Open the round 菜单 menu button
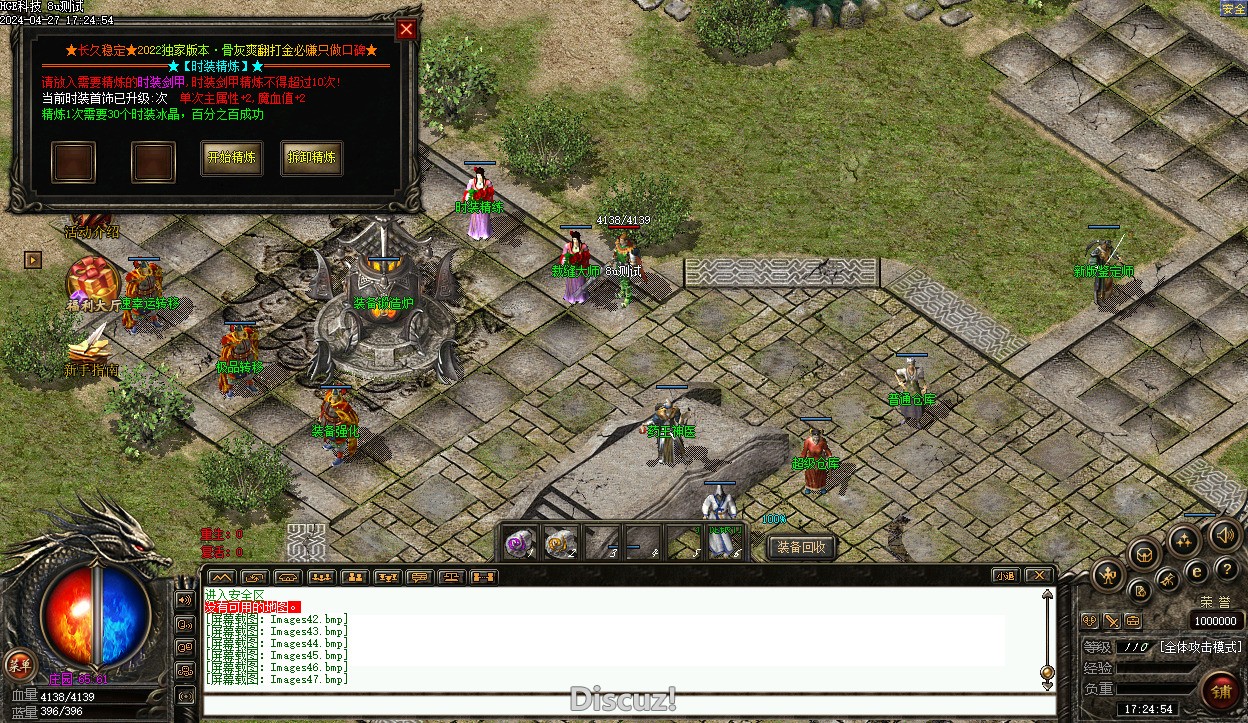This screenshot has height=723, width=1248. point(18,664)
